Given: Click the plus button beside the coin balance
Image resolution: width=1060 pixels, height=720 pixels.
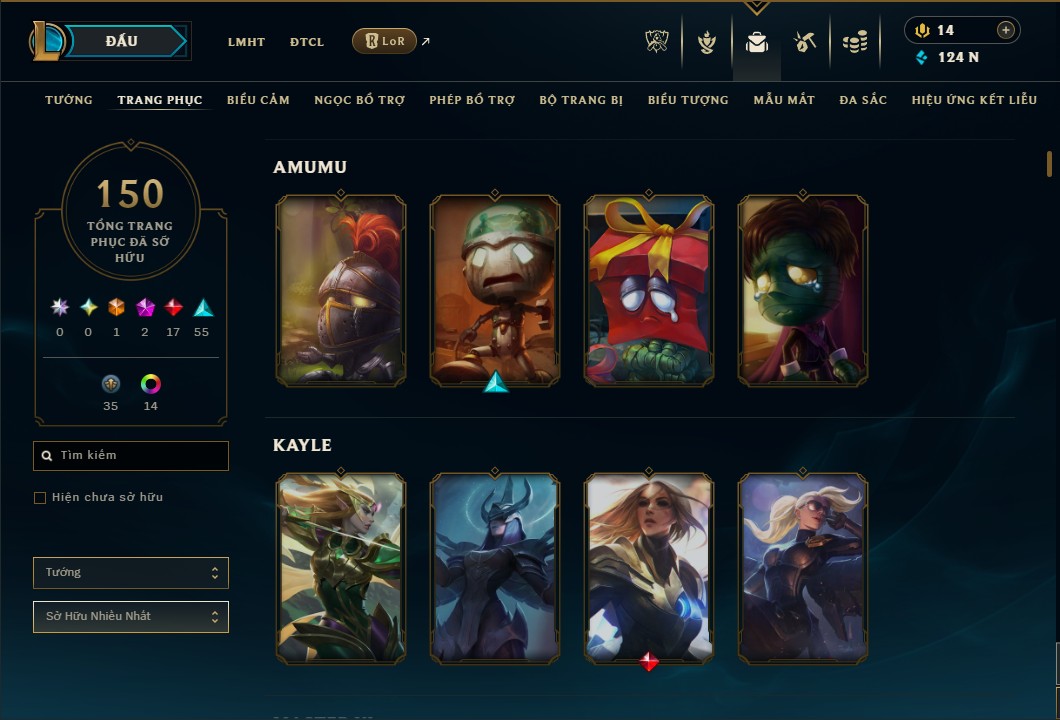Looking at the screenshot, I should (x=1005, y=30).
